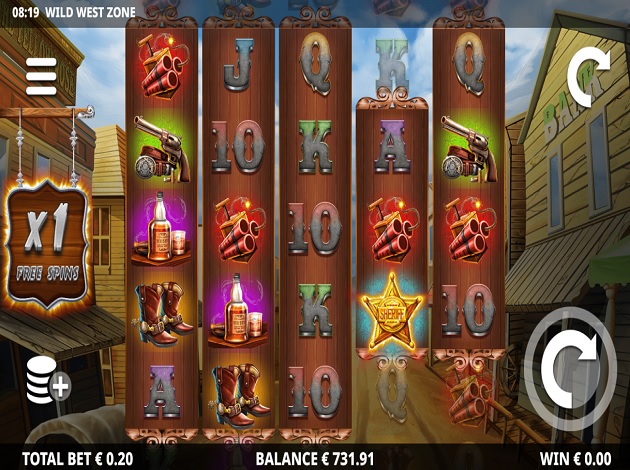
Task: Activate the small autoplay arrow button
Action: click(585, 73)
